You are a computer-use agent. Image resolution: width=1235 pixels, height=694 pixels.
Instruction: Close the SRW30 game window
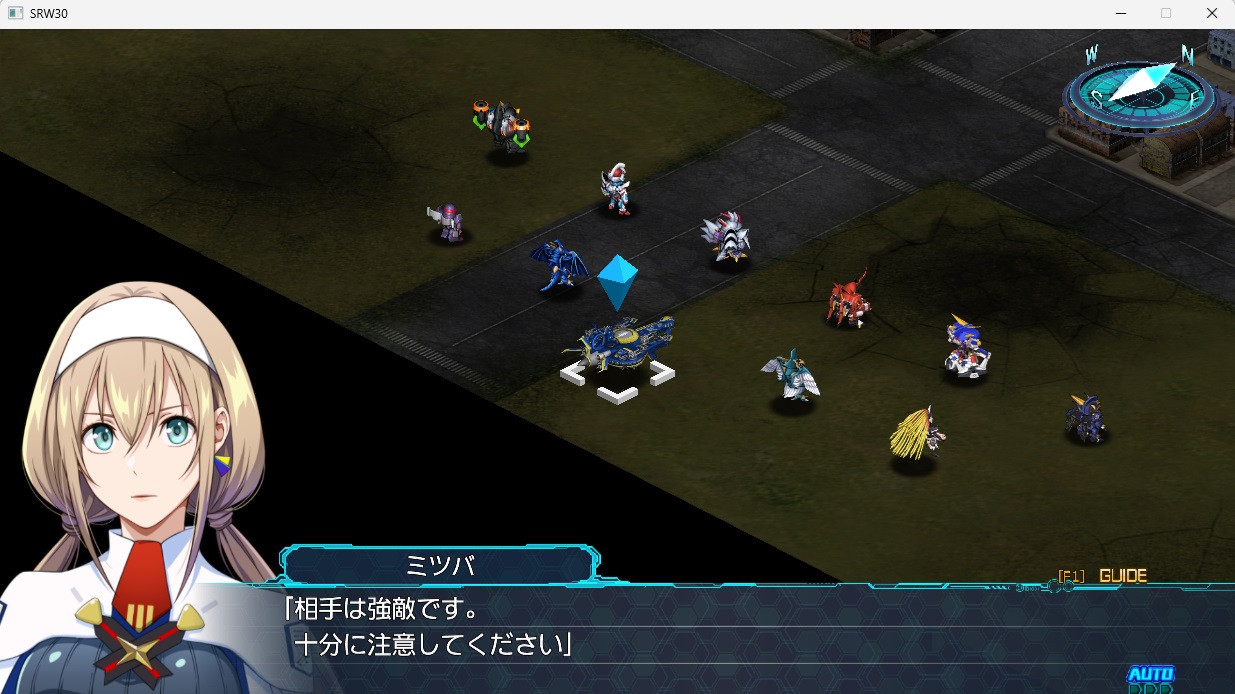pyautogui.click(x=1212, y=14)
